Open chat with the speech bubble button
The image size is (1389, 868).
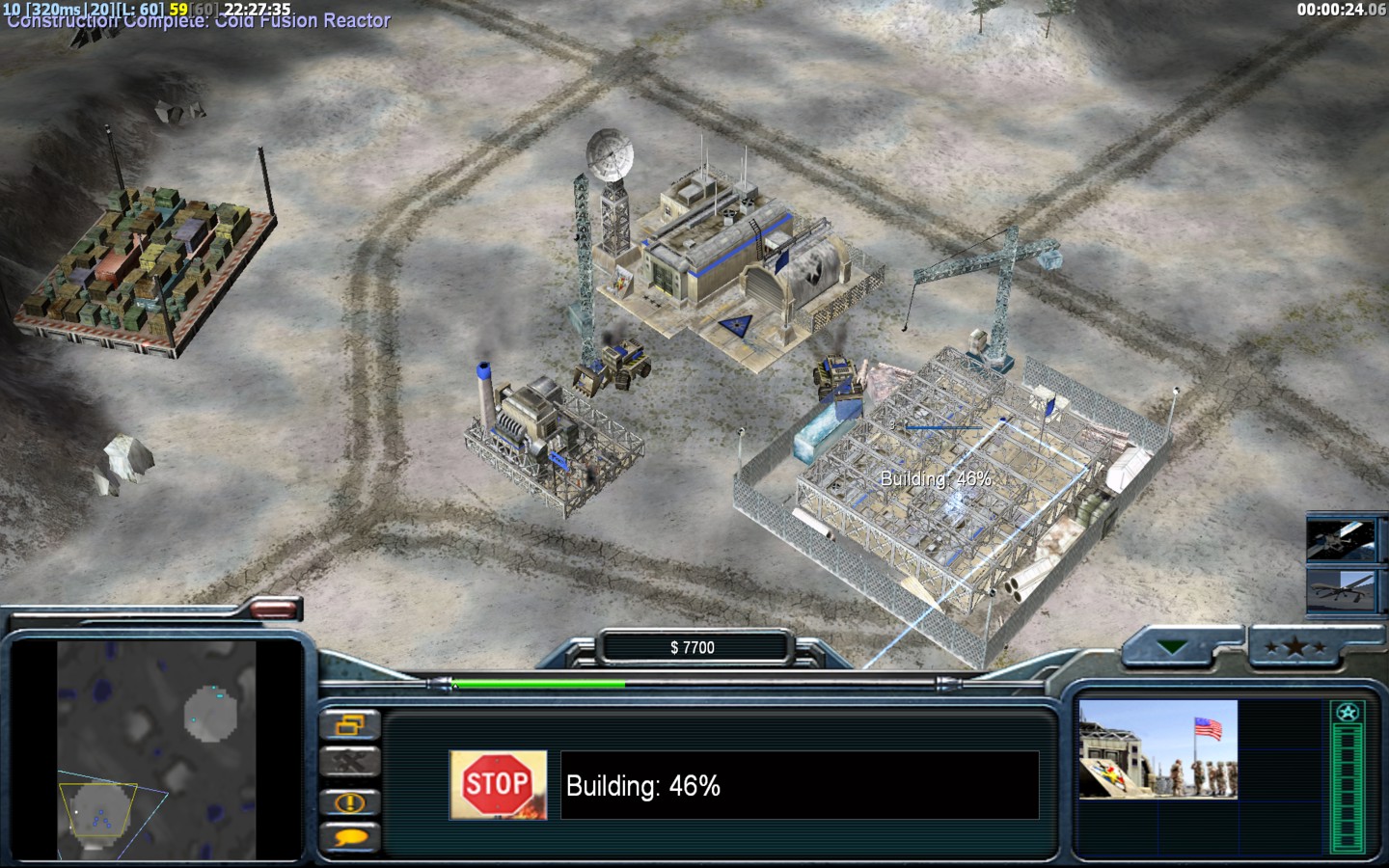348,837
